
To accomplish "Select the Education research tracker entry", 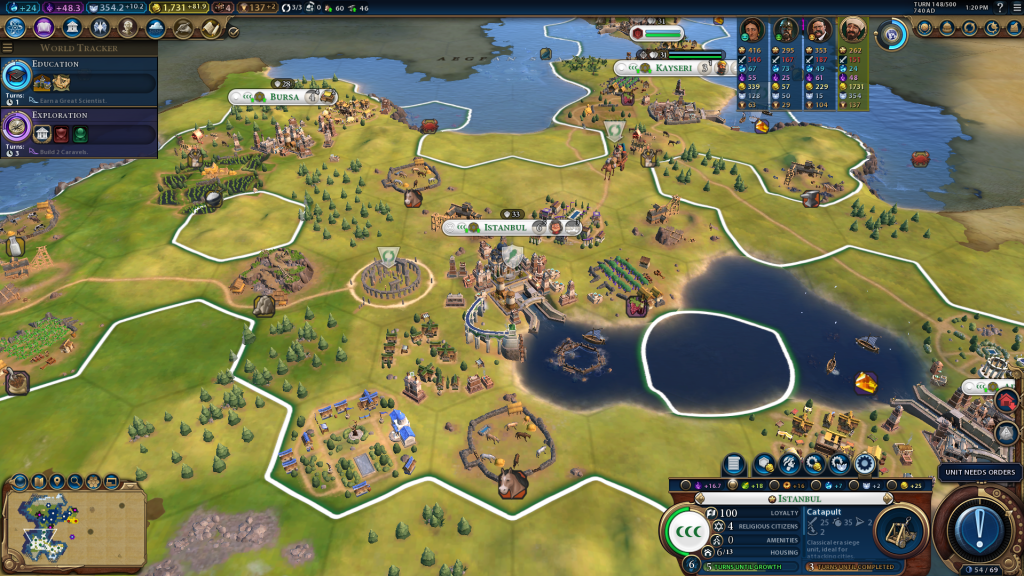I will click(x=78, y=79).
